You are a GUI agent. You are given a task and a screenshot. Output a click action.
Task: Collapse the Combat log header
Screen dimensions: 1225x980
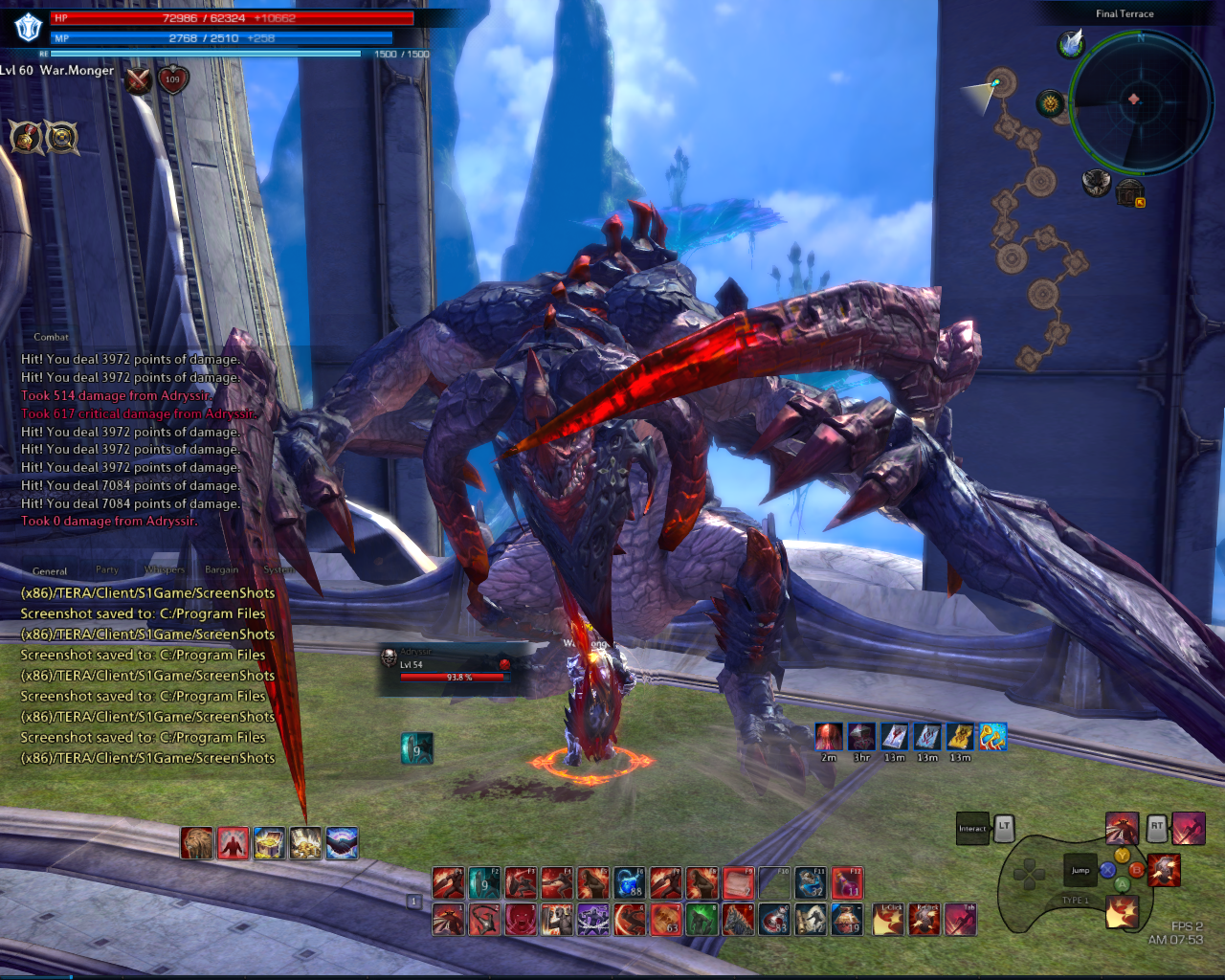(x=53, y=337)
